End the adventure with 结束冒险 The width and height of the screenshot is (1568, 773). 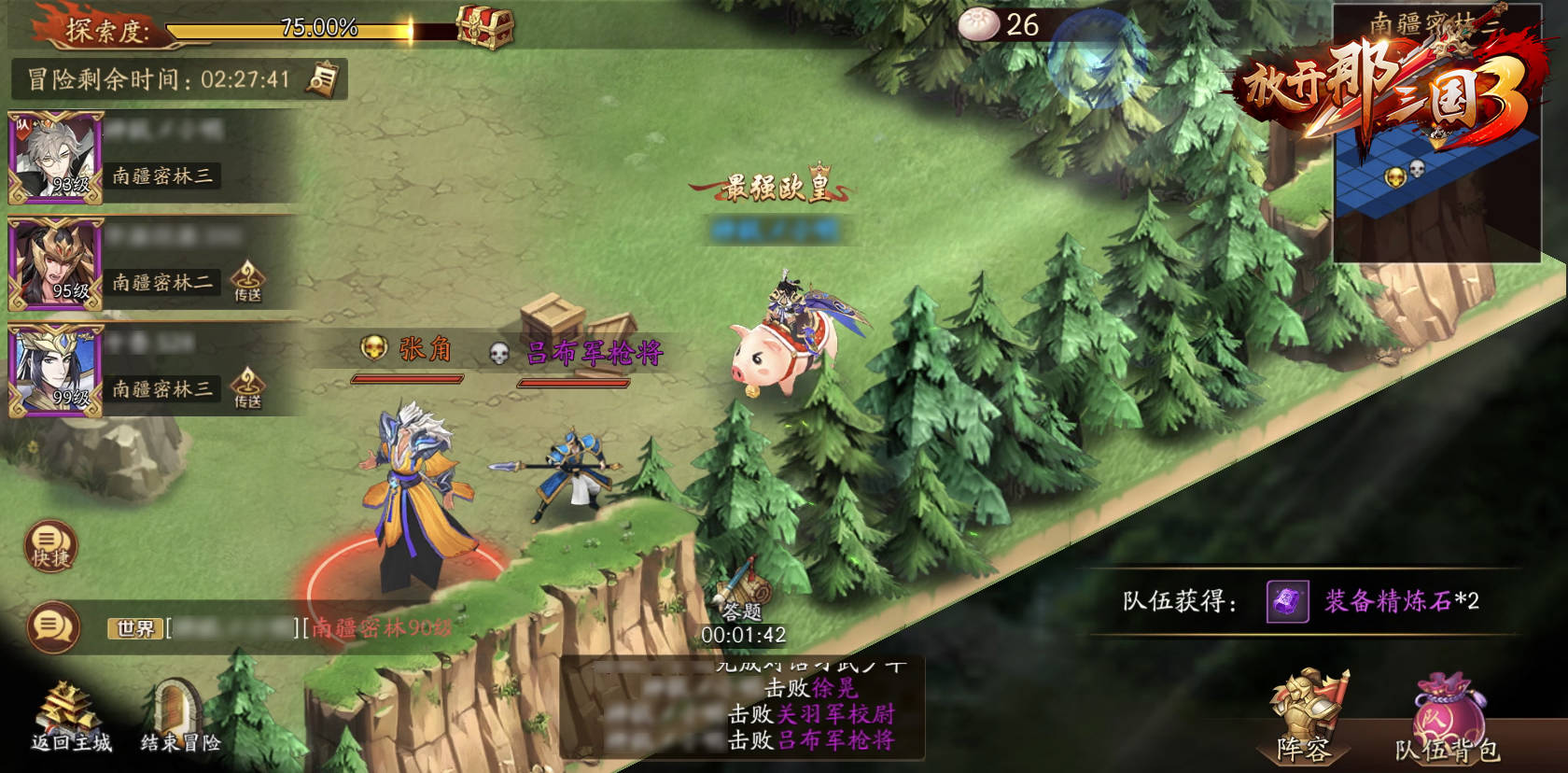pos(180,719)
